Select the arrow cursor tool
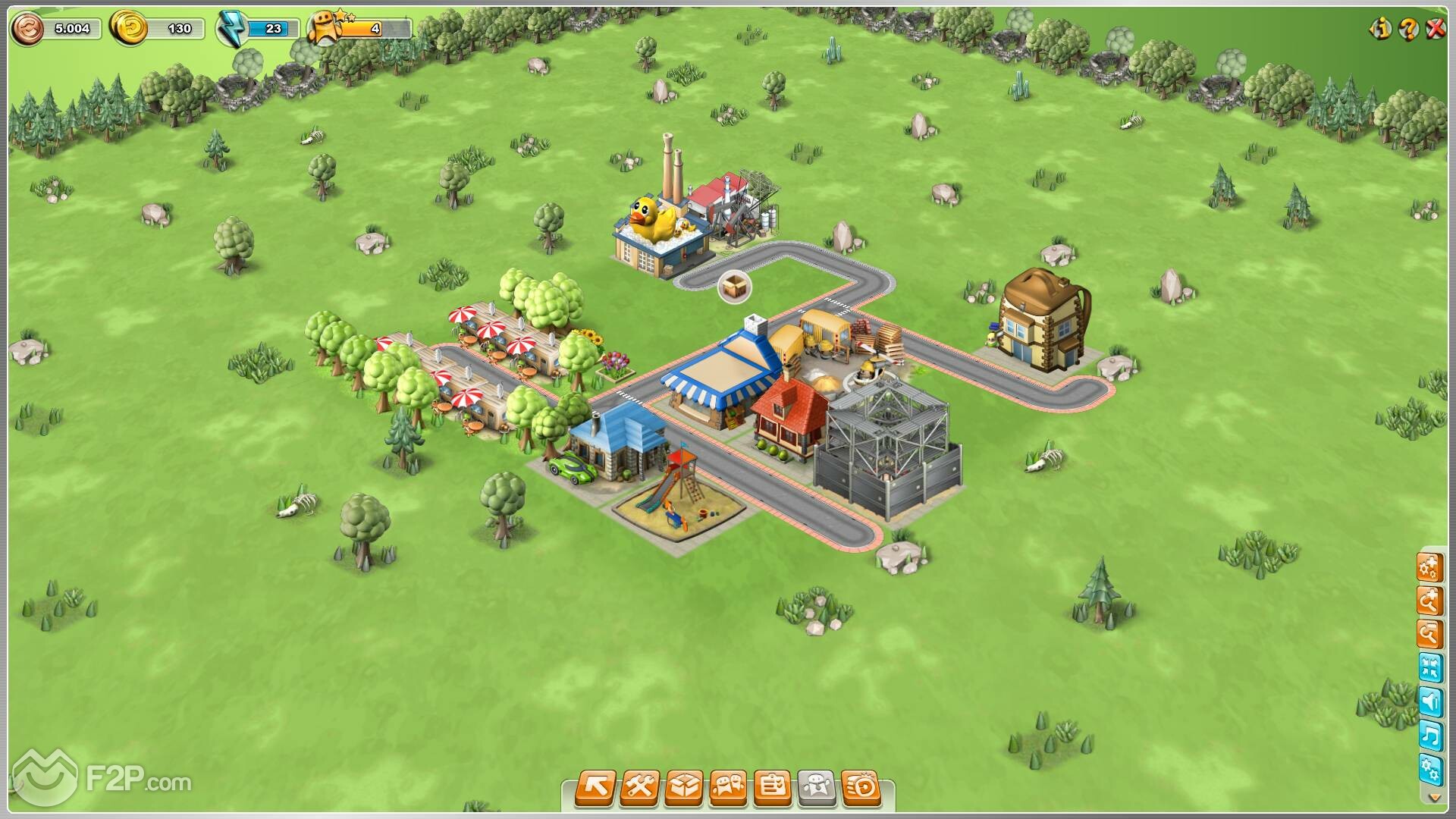Screen dimensions: 1456x819 [x=596, y=787]
